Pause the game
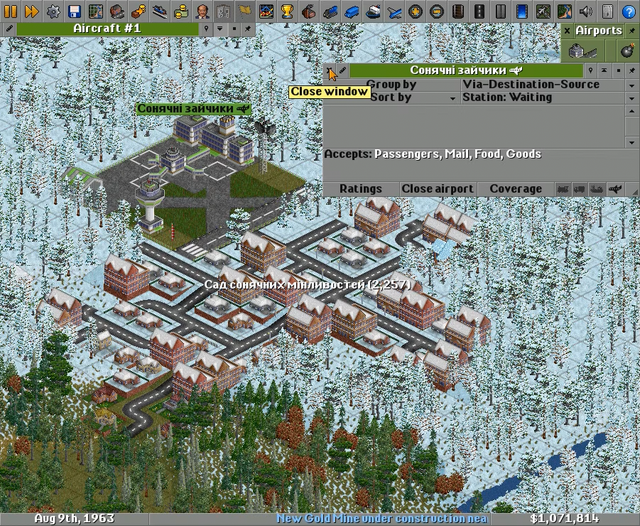The image size is (640, 526). [x=11, y=11]
